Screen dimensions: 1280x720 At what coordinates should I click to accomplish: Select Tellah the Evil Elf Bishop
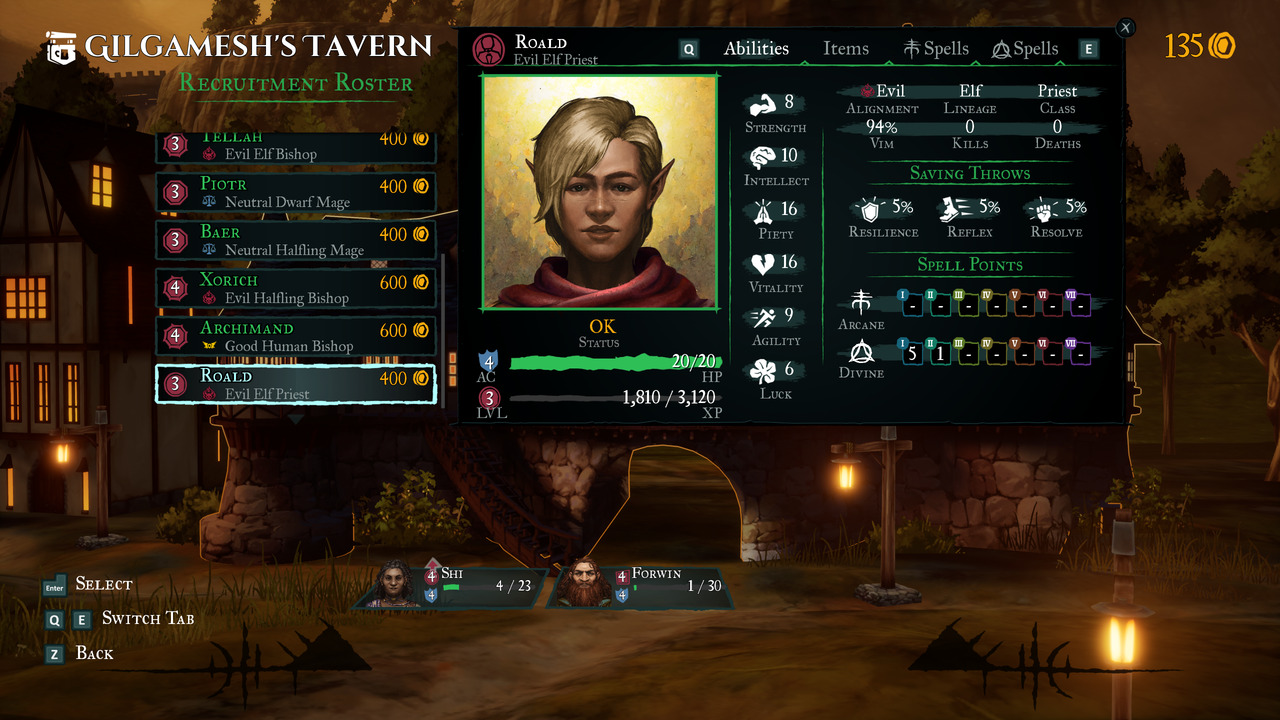[296, 148]
